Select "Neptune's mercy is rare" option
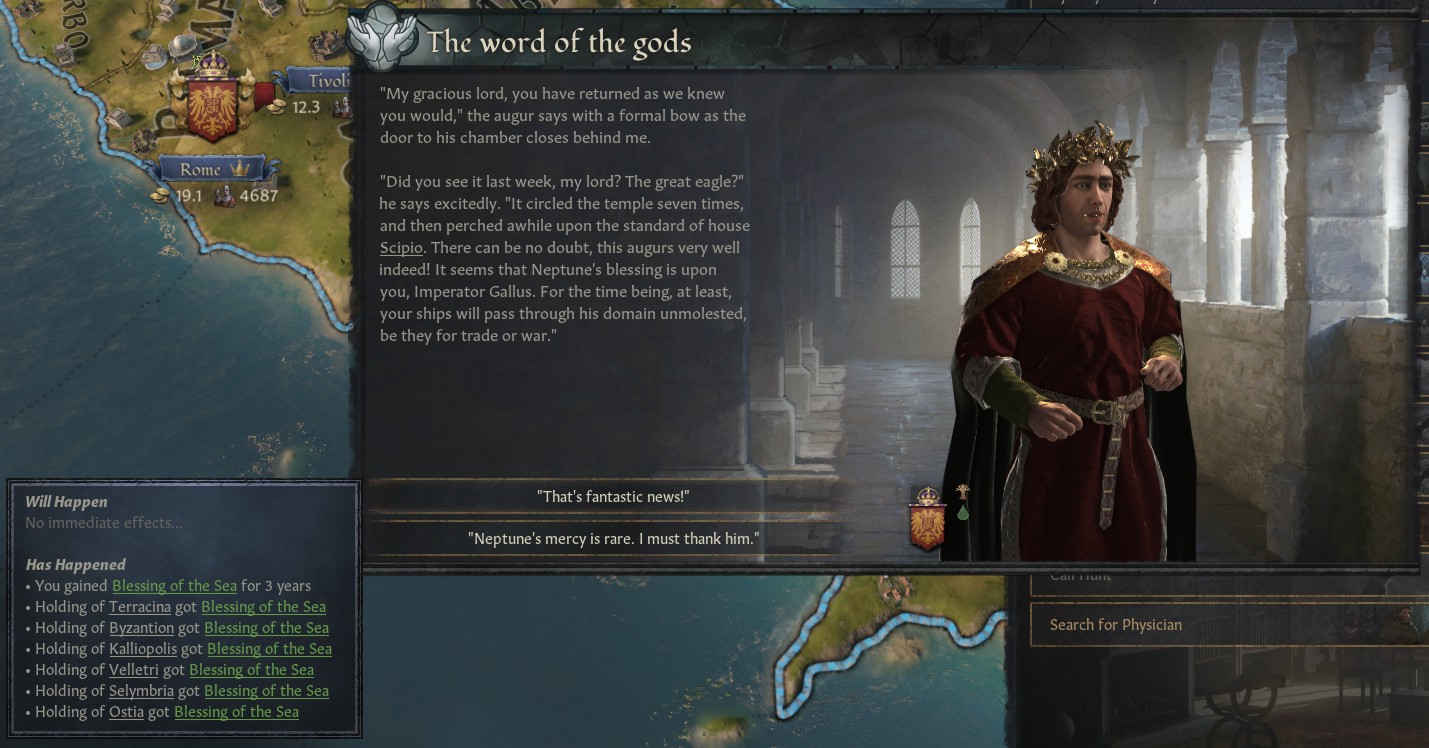 pyautogui.click(x=612, y=539)
